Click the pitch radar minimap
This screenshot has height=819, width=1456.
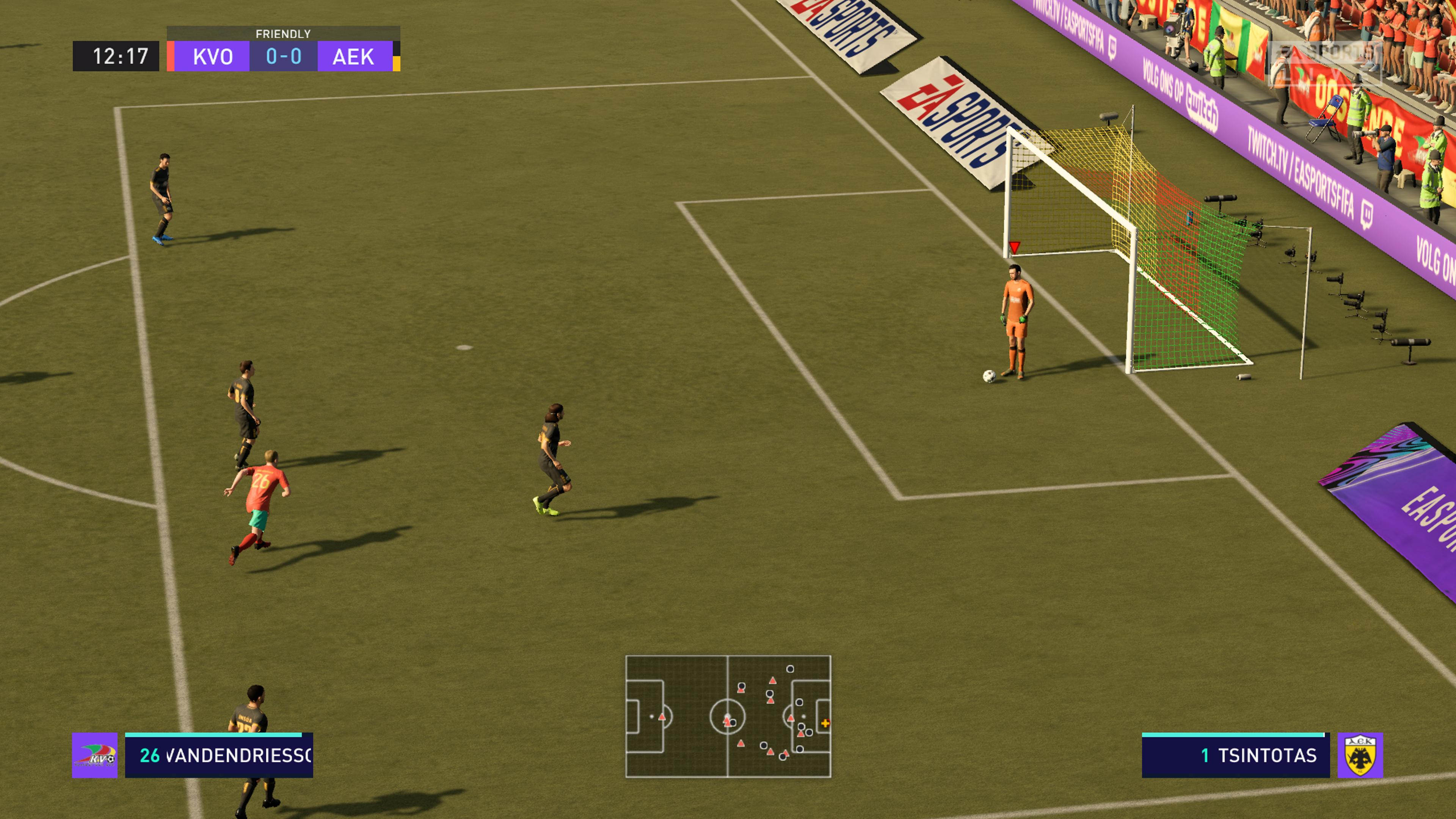(x=728, y=716)
